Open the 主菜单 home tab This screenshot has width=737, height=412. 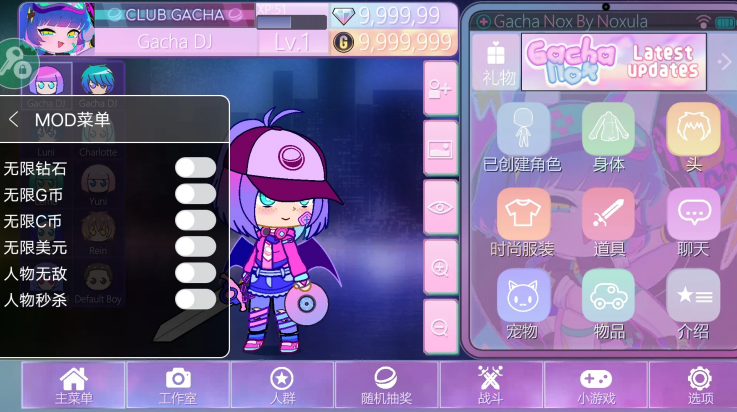point(74,386)
